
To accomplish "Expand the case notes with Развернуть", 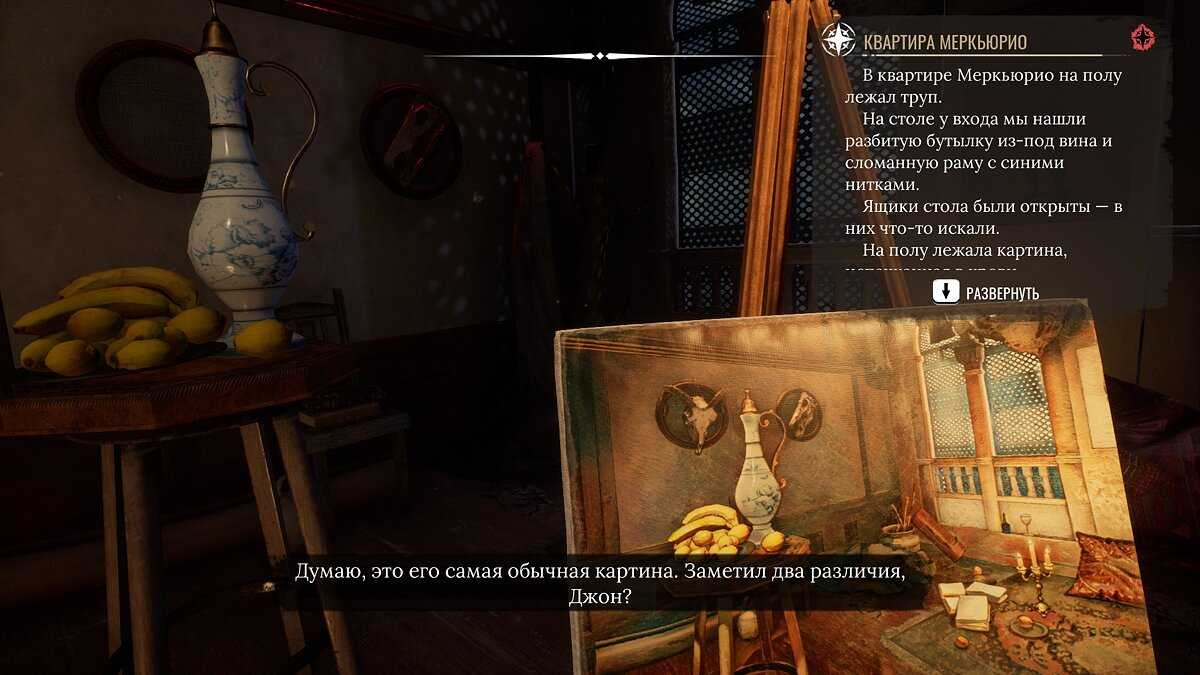I will (986, 293).
